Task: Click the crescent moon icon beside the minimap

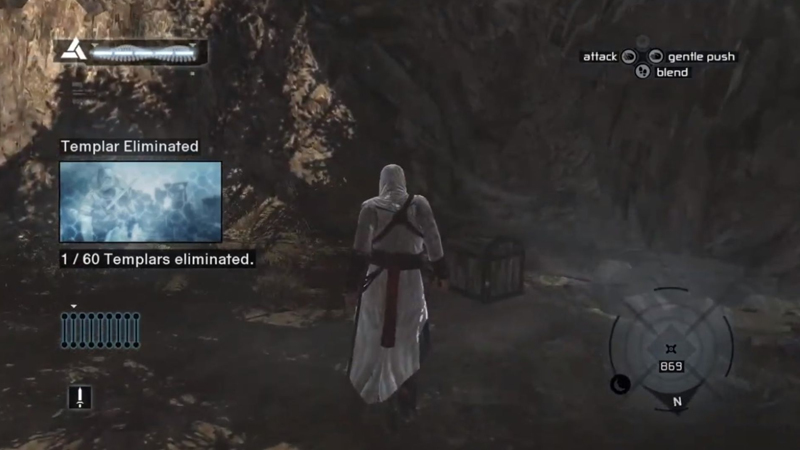Action: pyautogui.click(x=620, y=383)
